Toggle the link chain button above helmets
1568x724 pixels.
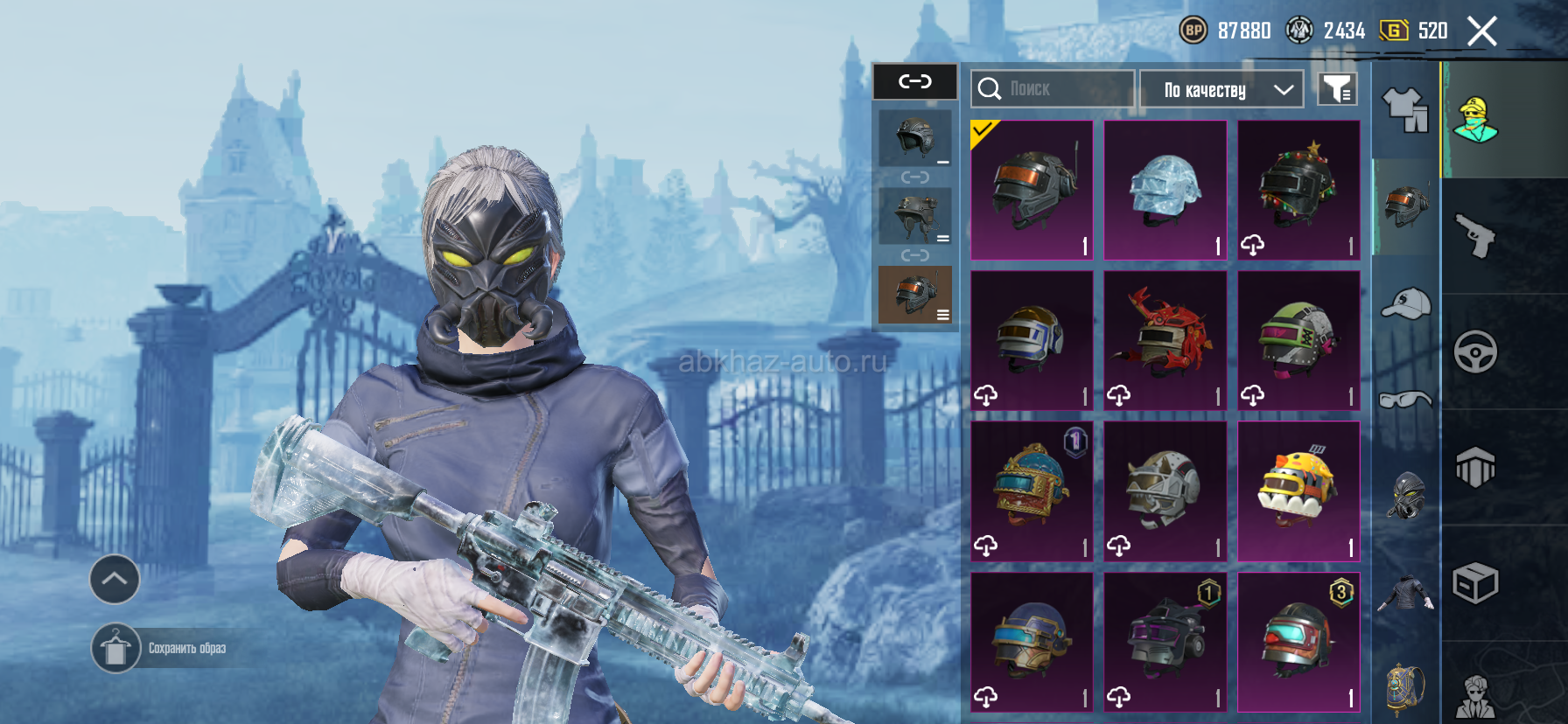pos(915,82)
